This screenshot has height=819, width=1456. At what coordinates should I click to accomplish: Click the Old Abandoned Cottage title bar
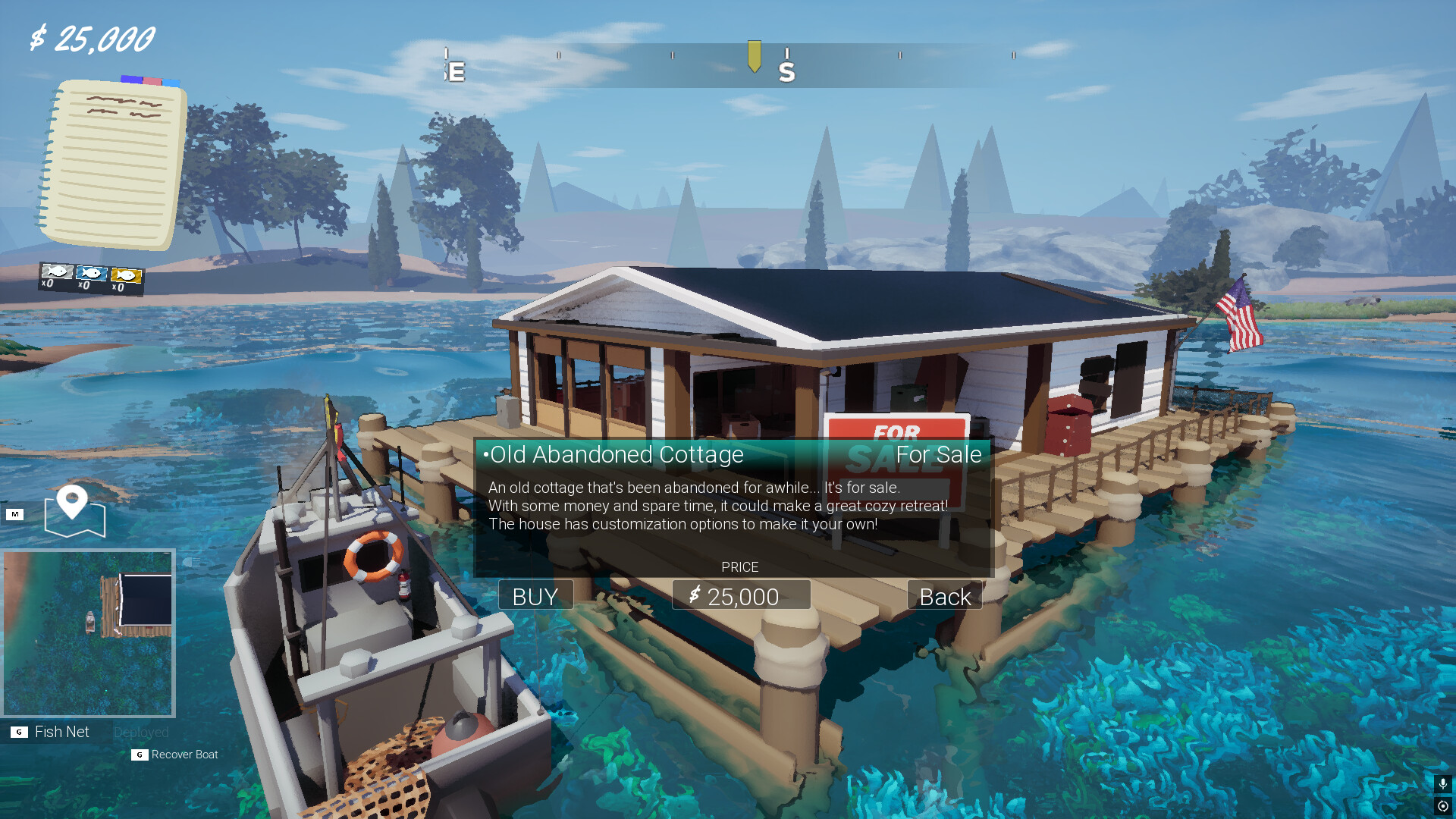[x=617, y=454]
